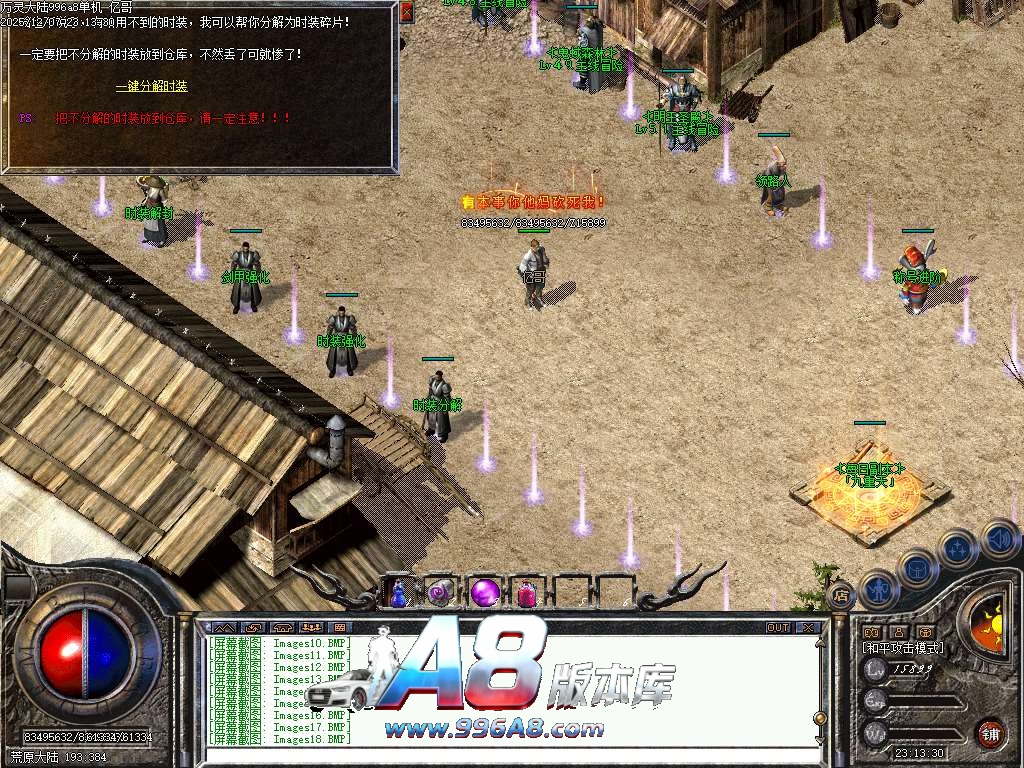Open the character equipment panel button
The width and height of the screenshot is (1024, 768).
(877, 589)
